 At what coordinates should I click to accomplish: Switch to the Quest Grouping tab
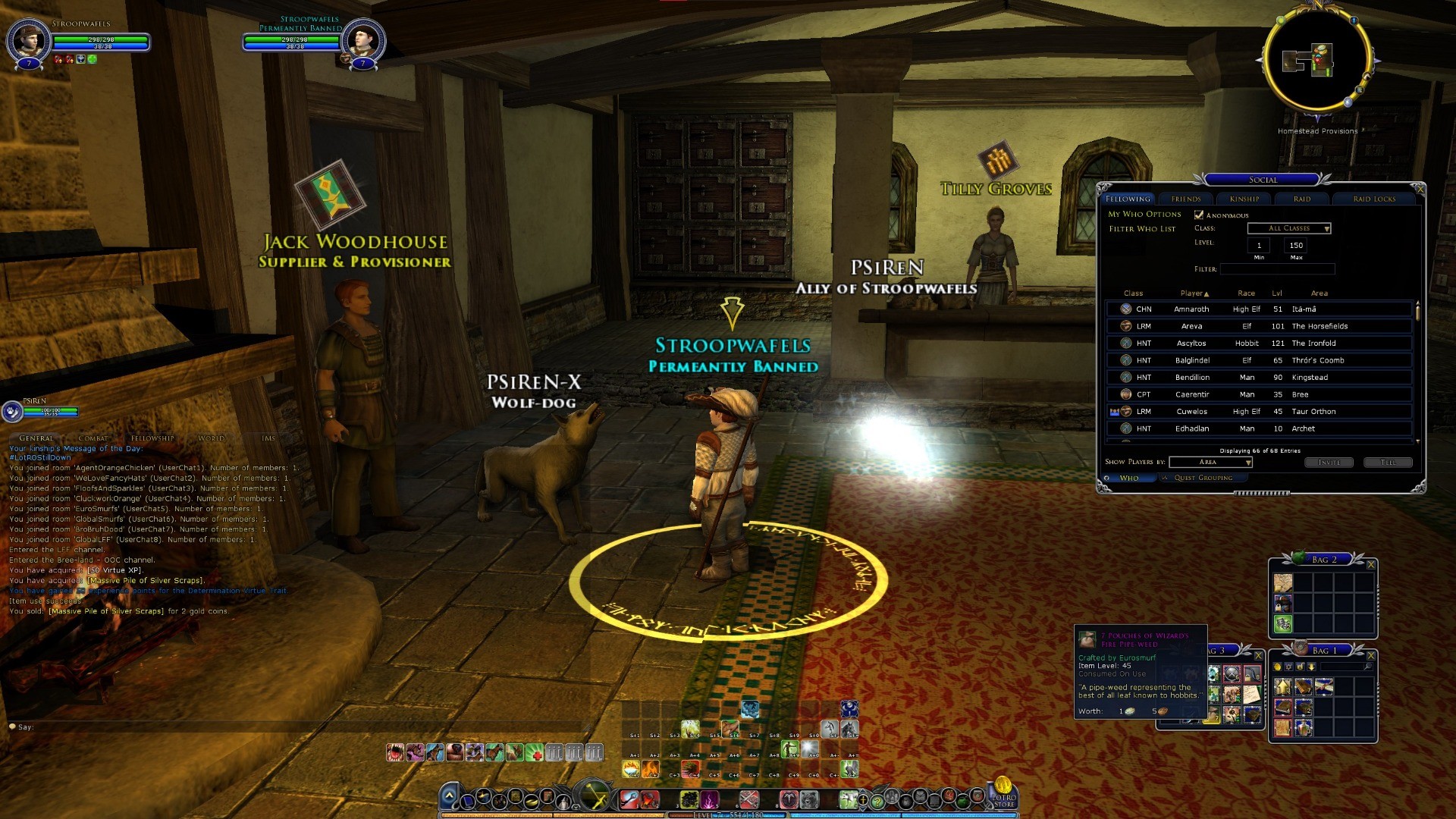point(1203,478)
